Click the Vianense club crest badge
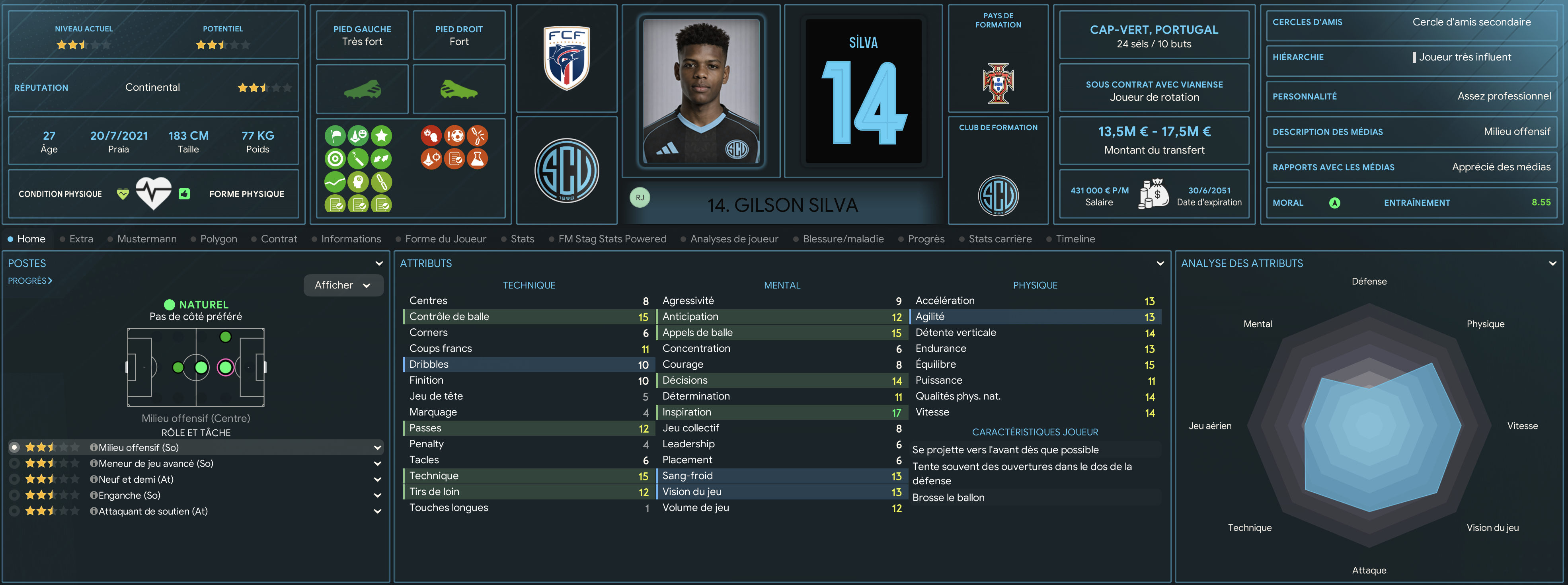 pyautogui.click(x=567, y=170)
